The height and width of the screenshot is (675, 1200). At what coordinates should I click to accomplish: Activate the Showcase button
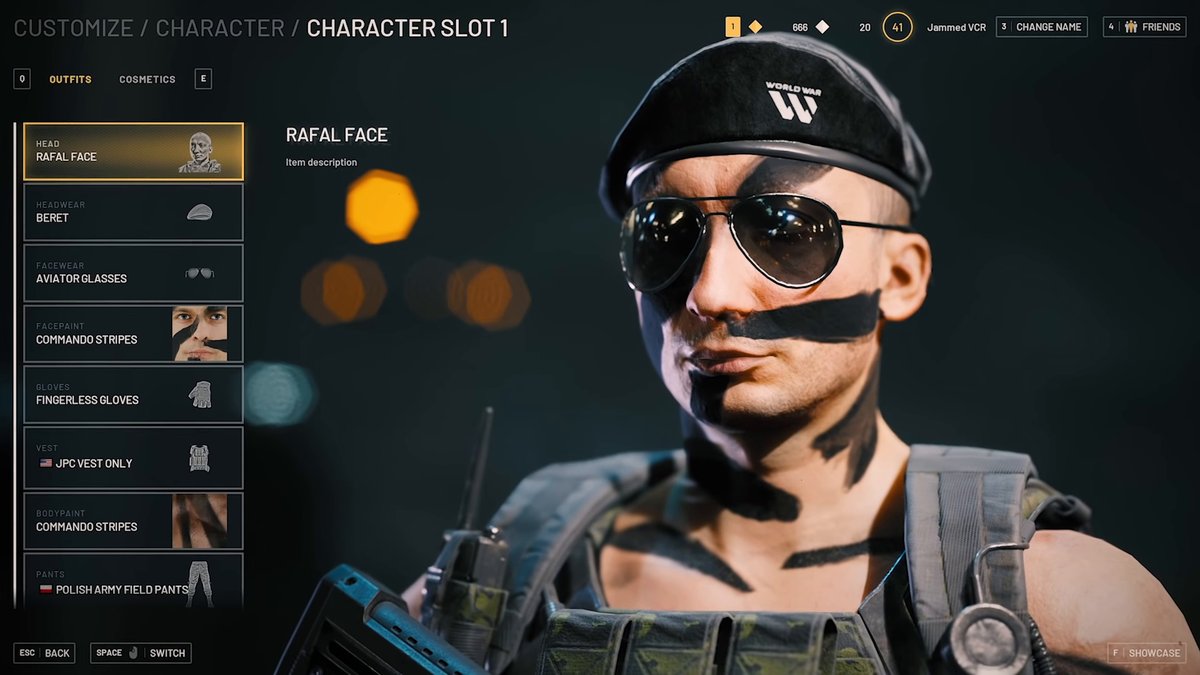coord(1145,653)
